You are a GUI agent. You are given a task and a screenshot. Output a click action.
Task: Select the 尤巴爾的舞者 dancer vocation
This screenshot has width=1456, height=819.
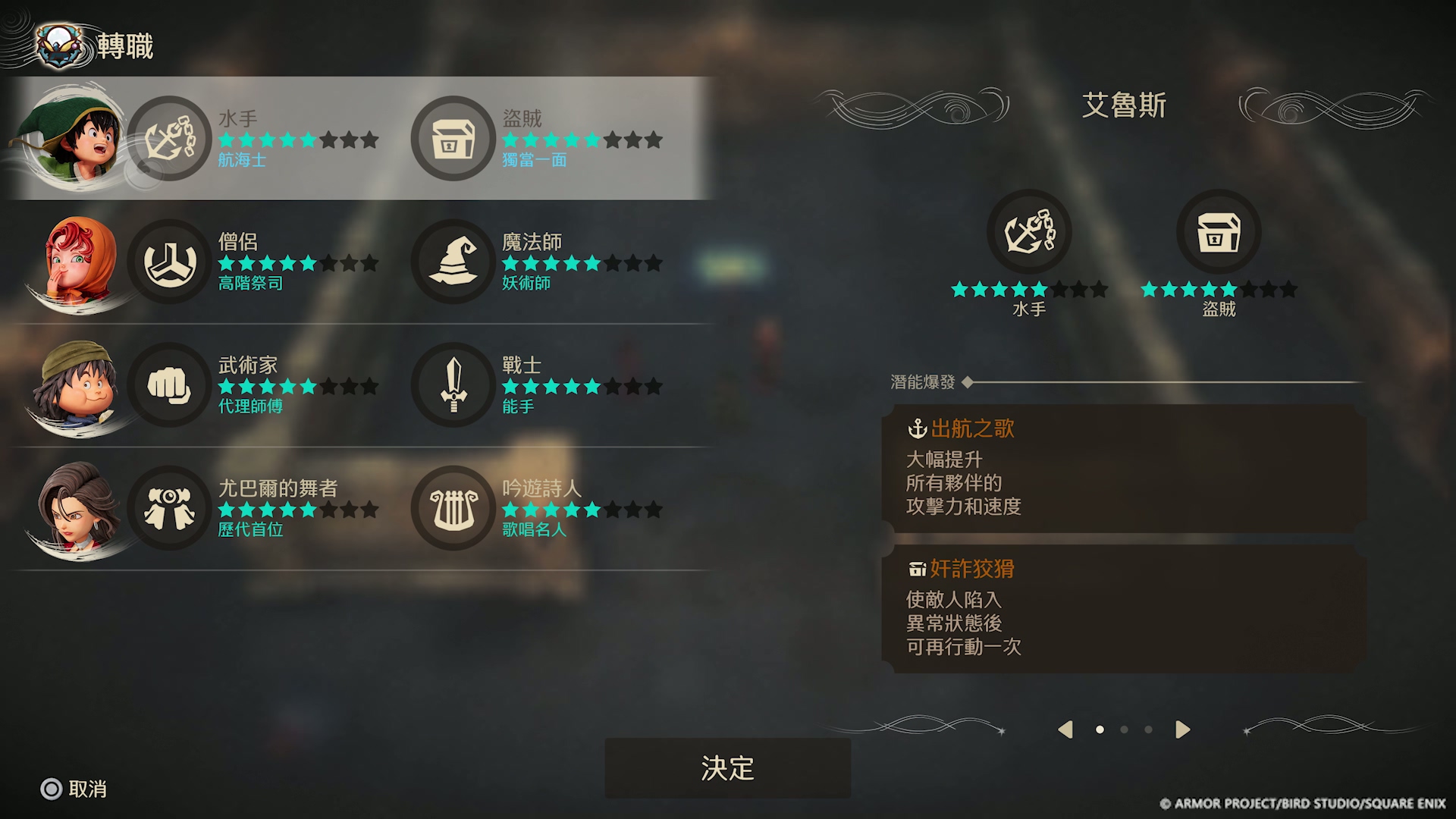point(169,508)
